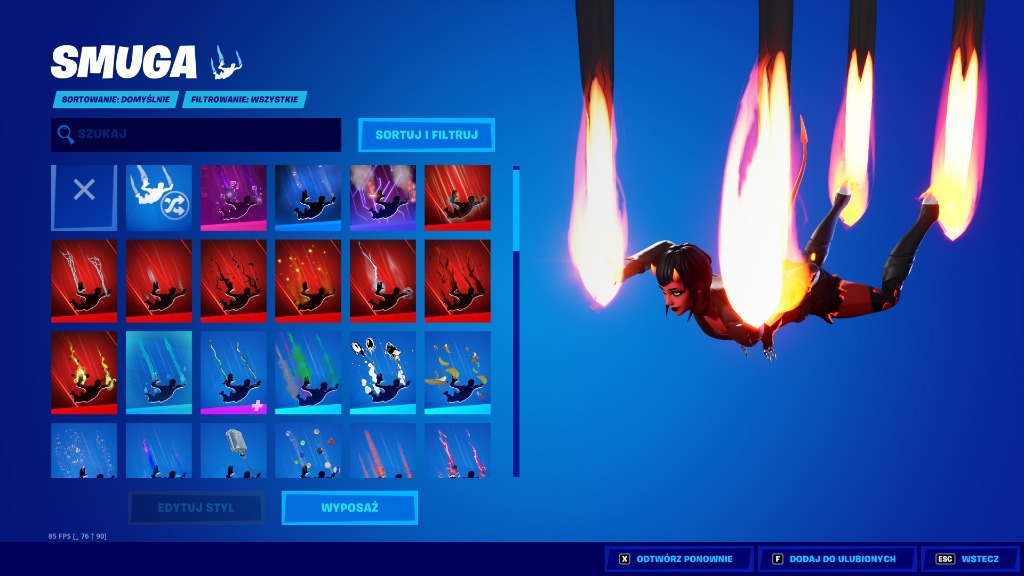This screenshot has height=576, width=1024.
Task: Go back with the Wstecz button
Action: [x=968, y=559]
